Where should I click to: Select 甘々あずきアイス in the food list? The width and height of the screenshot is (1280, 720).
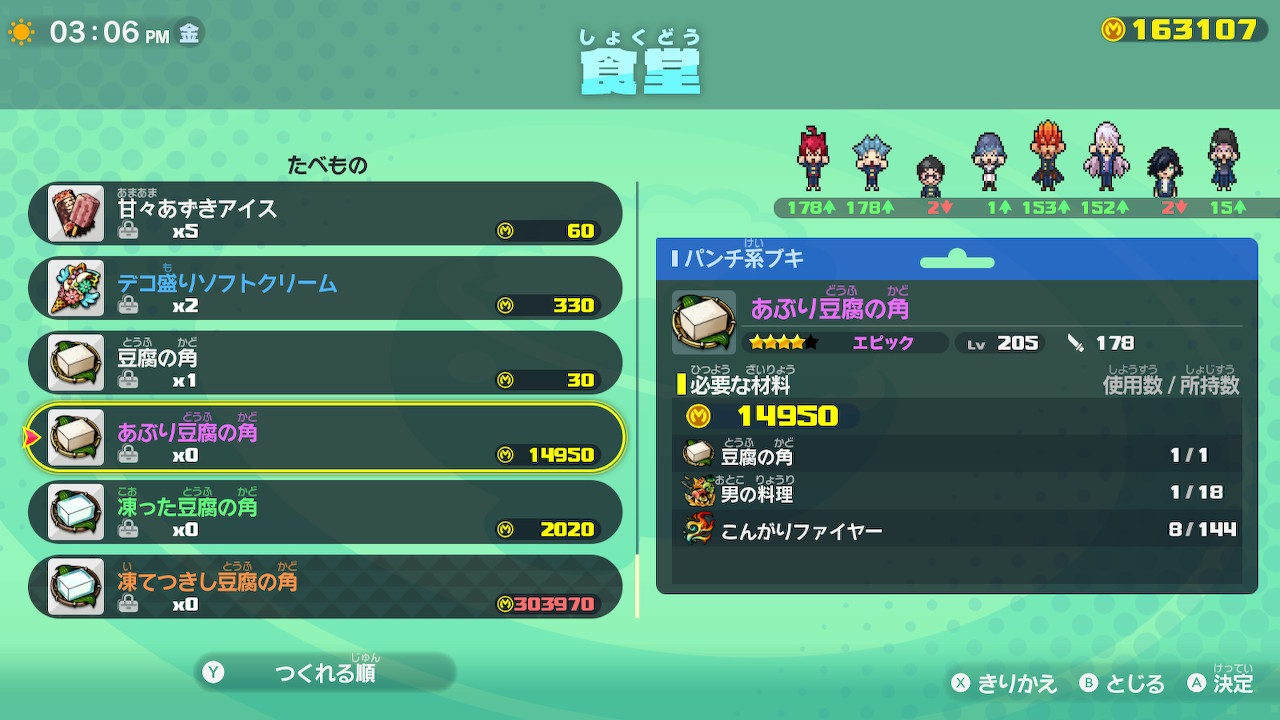click(325, 213)
